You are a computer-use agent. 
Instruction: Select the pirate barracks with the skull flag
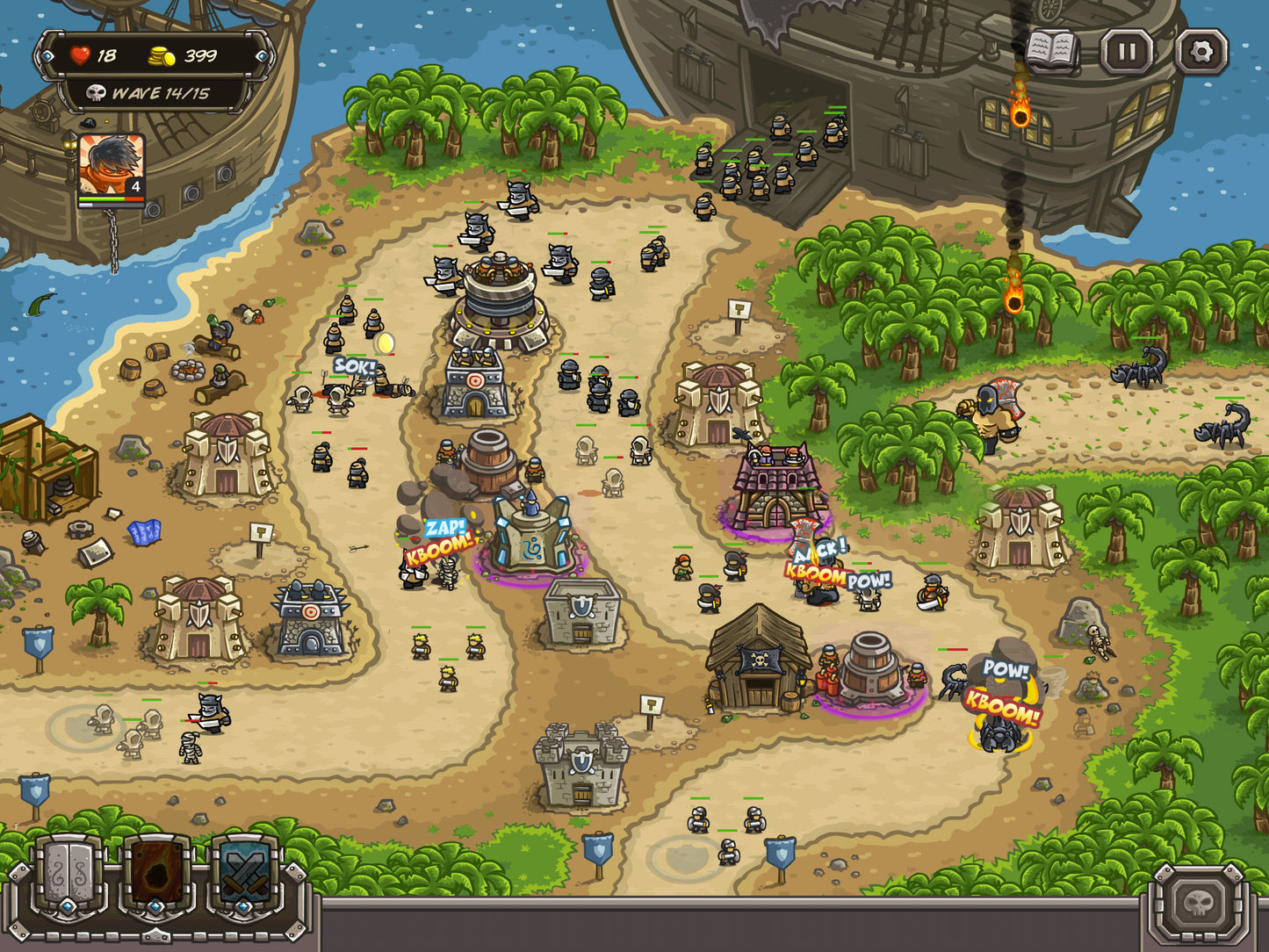point(760,667)
